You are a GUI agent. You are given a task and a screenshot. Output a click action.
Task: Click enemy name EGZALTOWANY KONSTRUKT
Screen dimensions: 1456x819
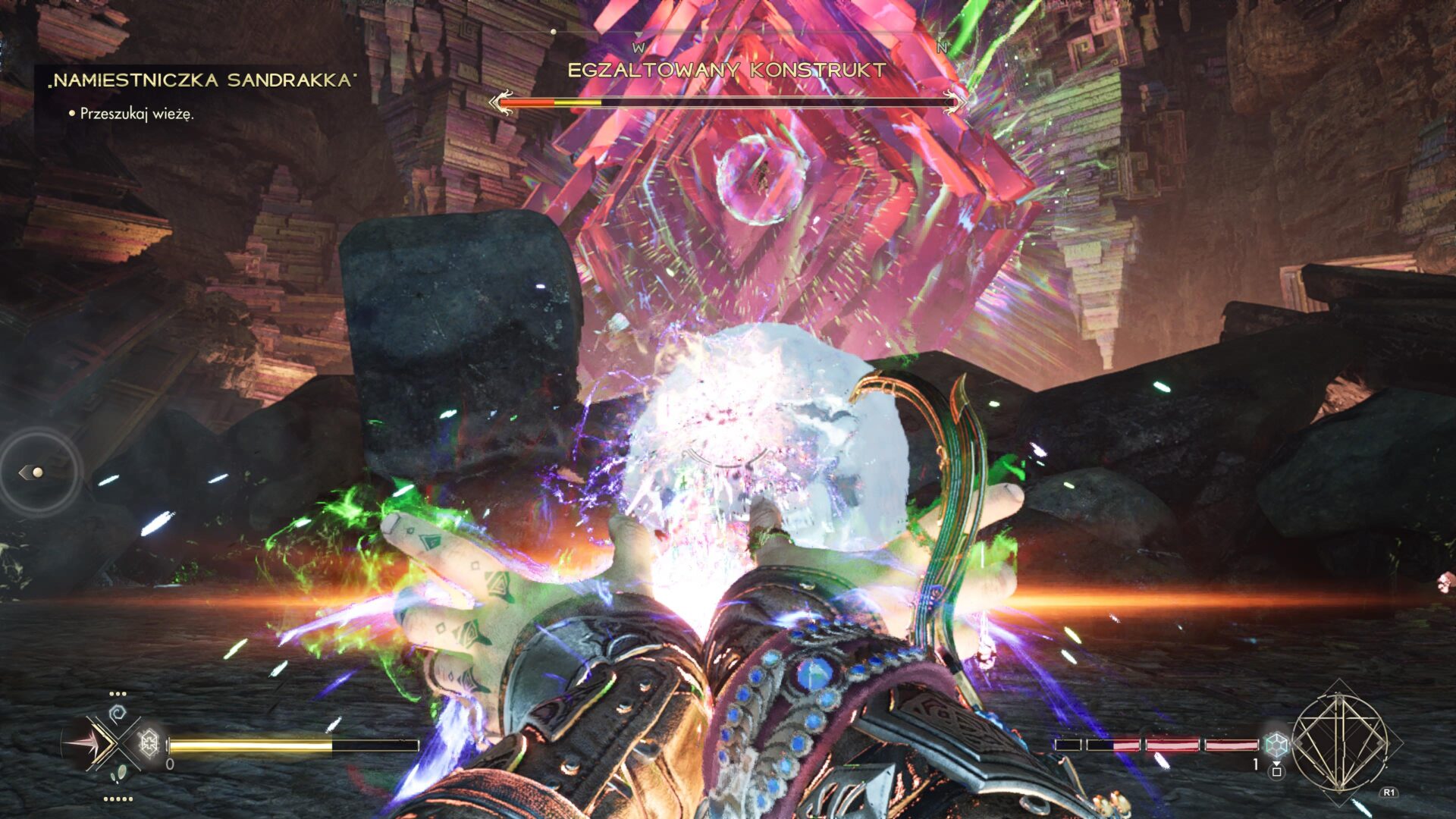(726, 69)
